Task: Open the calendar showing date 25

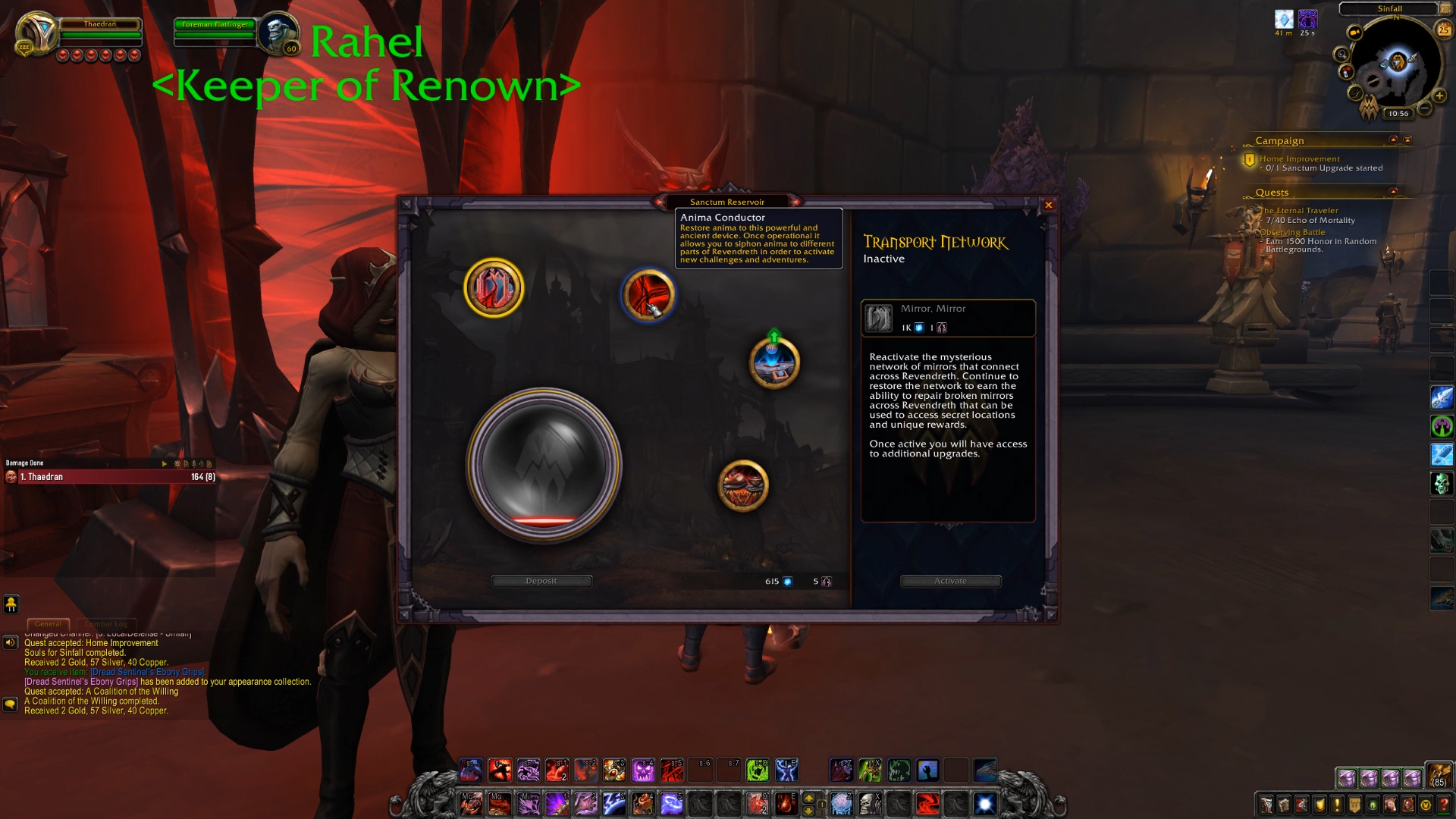Action: pos(1443,30)
